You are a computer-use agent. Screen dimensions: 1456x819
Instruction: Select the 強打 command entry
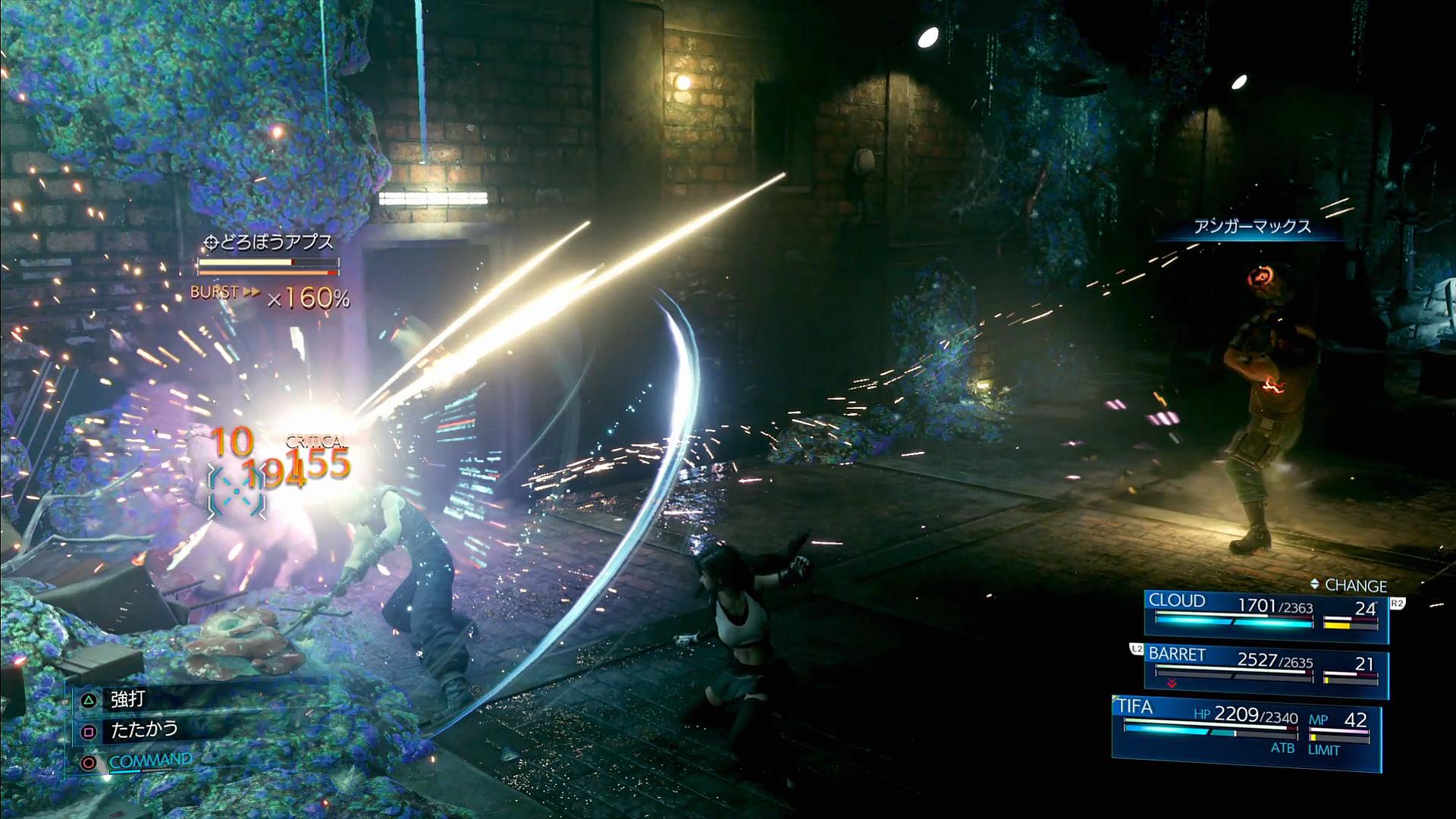pos(127,698)
